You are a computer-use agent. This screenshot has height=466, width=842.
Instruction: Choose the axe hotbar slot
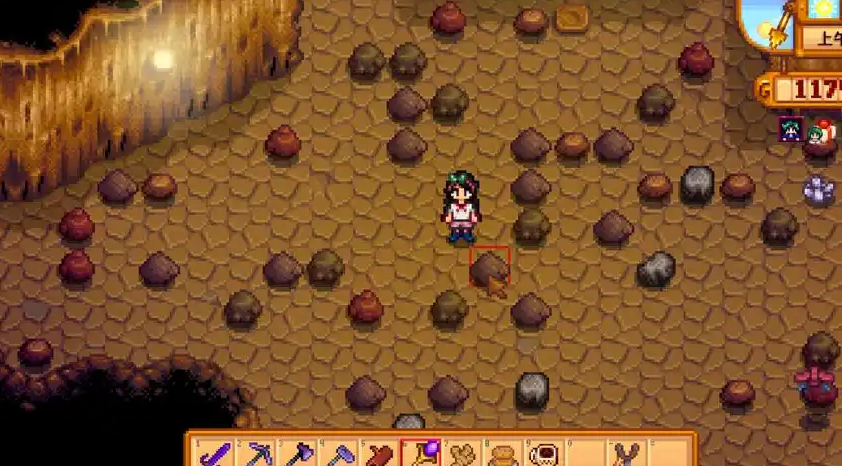(299, 455)
